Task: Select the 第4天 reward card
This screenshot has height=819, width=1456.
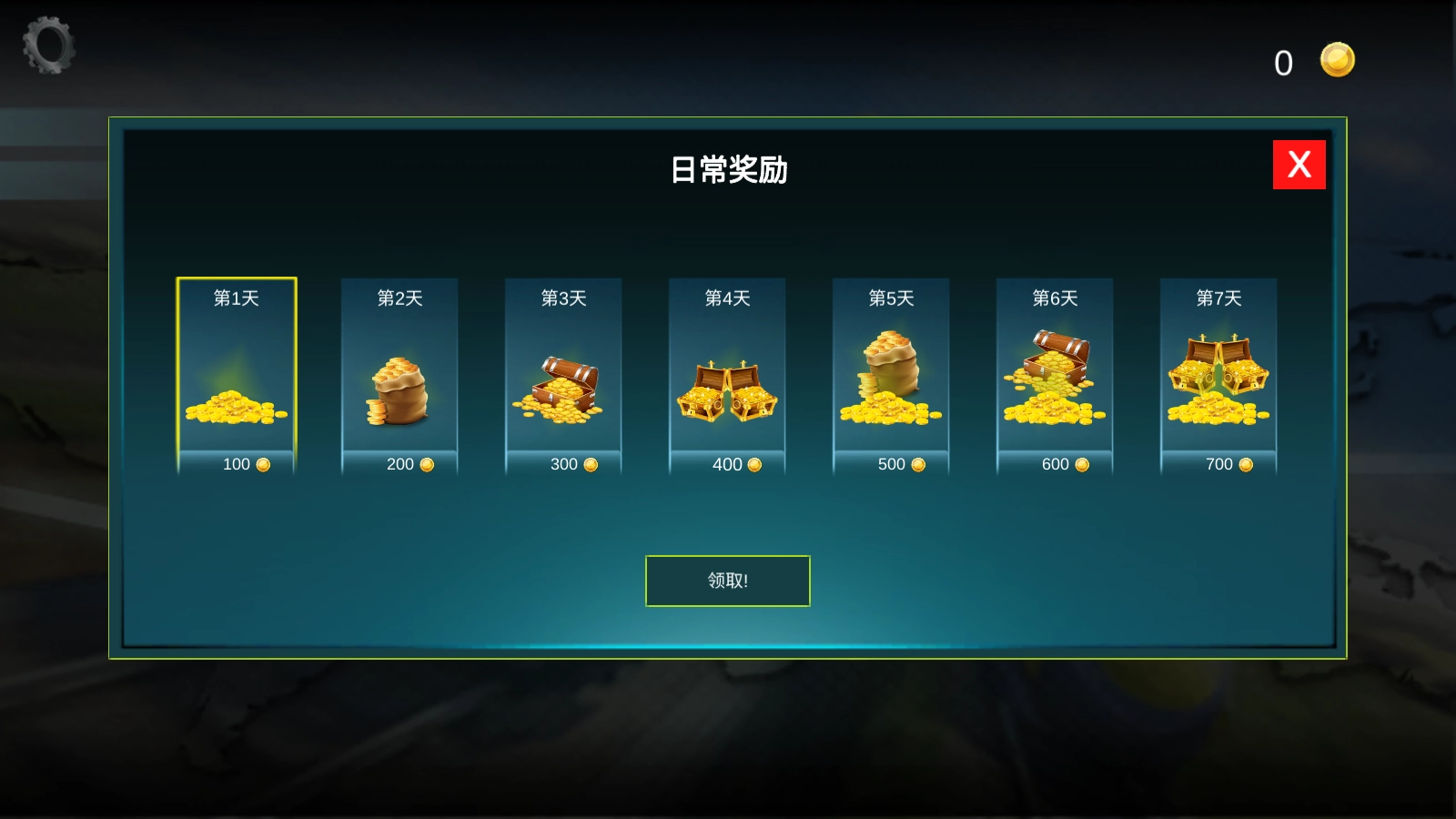Action: [726, 373]
